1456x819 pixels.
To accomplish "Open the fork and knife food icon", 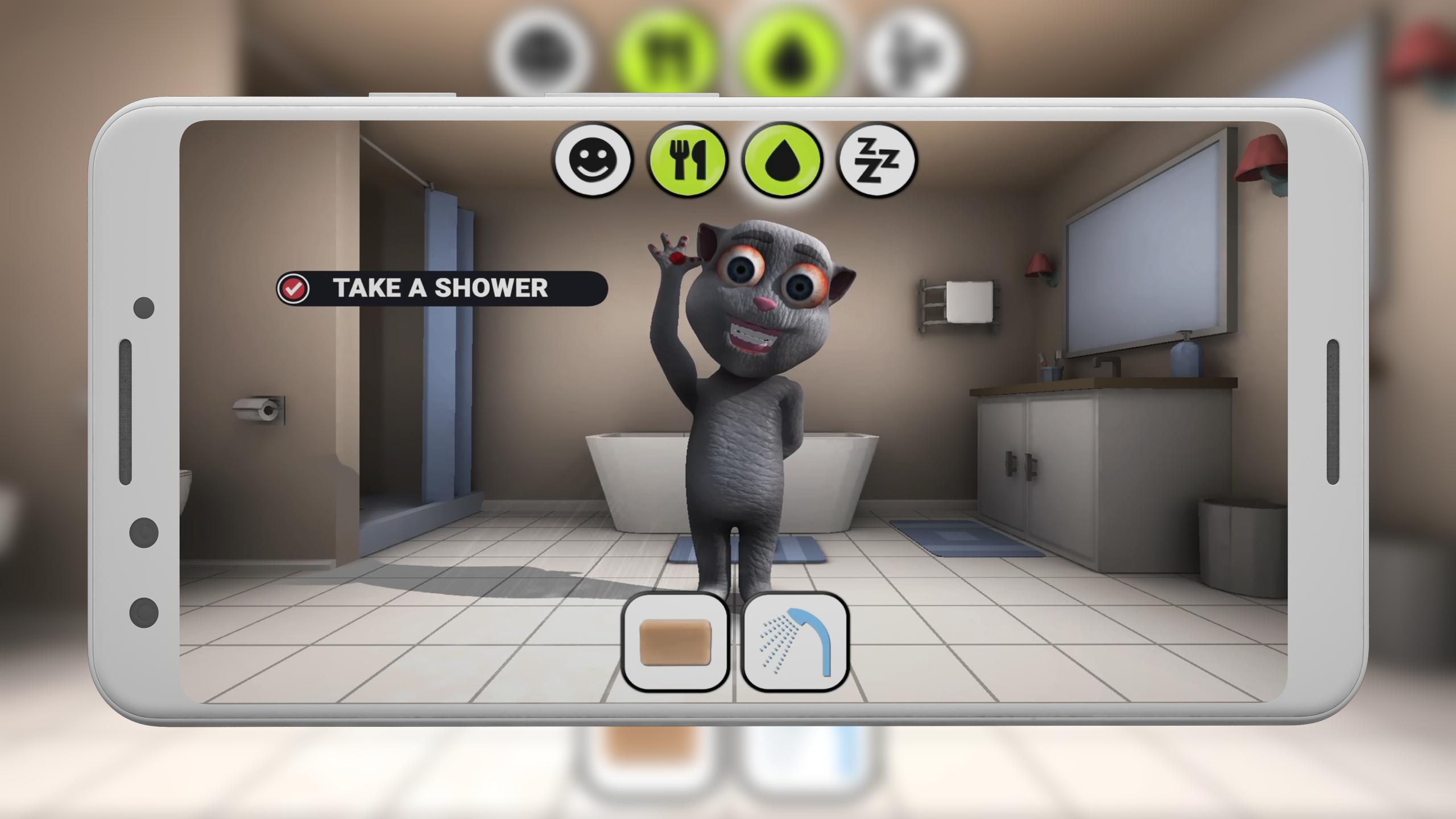I will (x=688, y=160).
